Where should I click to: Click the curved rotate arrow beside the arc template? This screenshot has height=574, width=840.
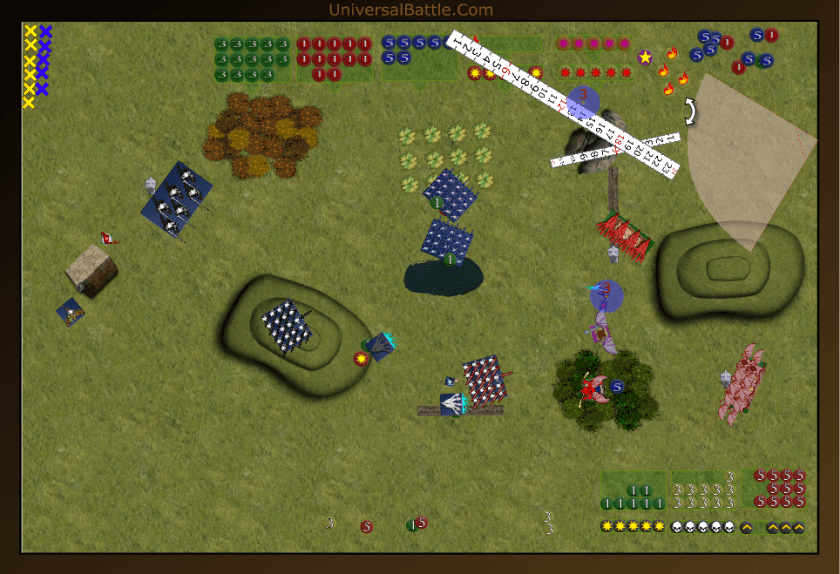coord(690,111)
